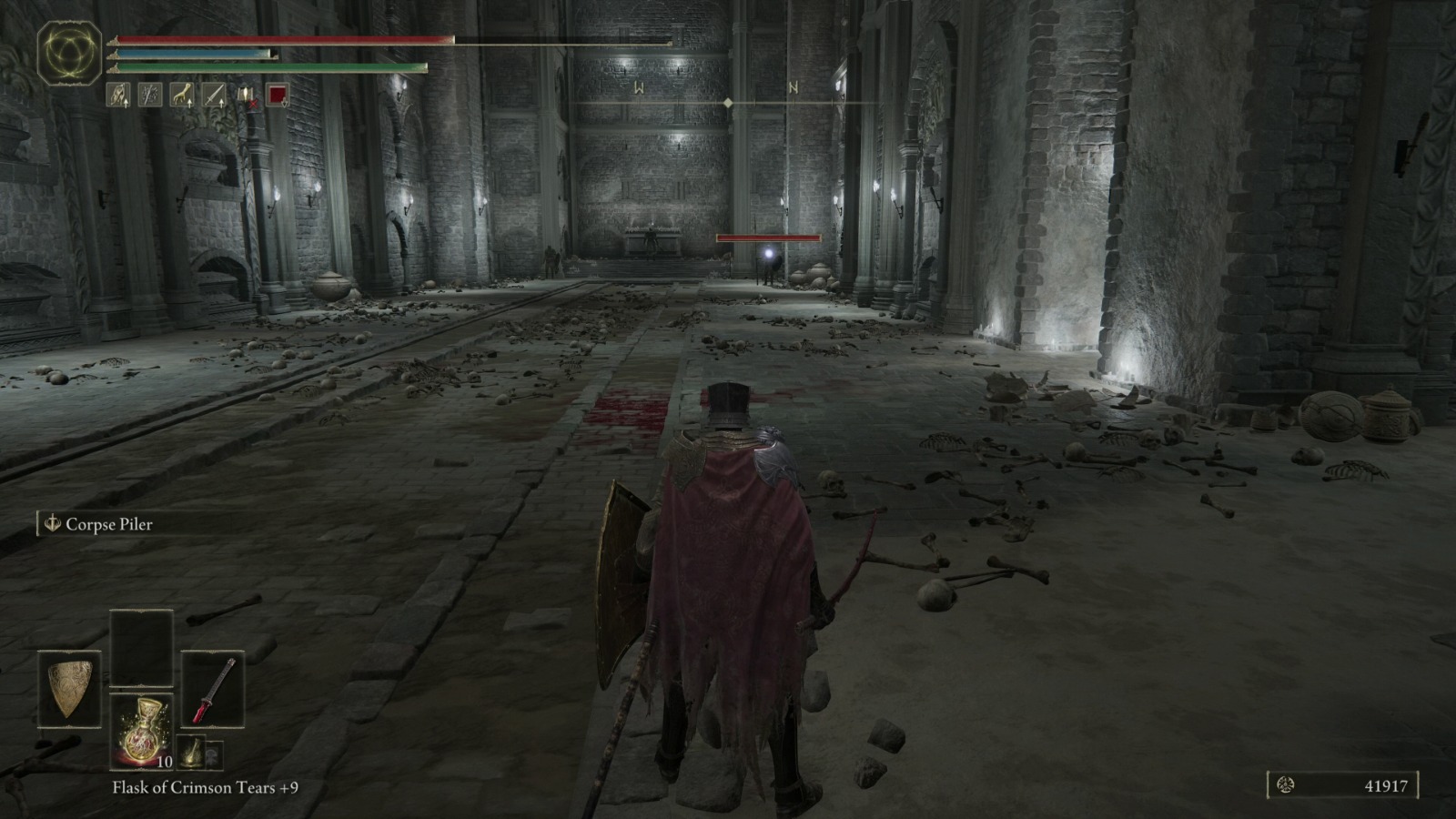The height and width of the screenshot is (819, 1456).
Task: Click the Flask of Crimson Tears item slot
Action: pos(141,731)
